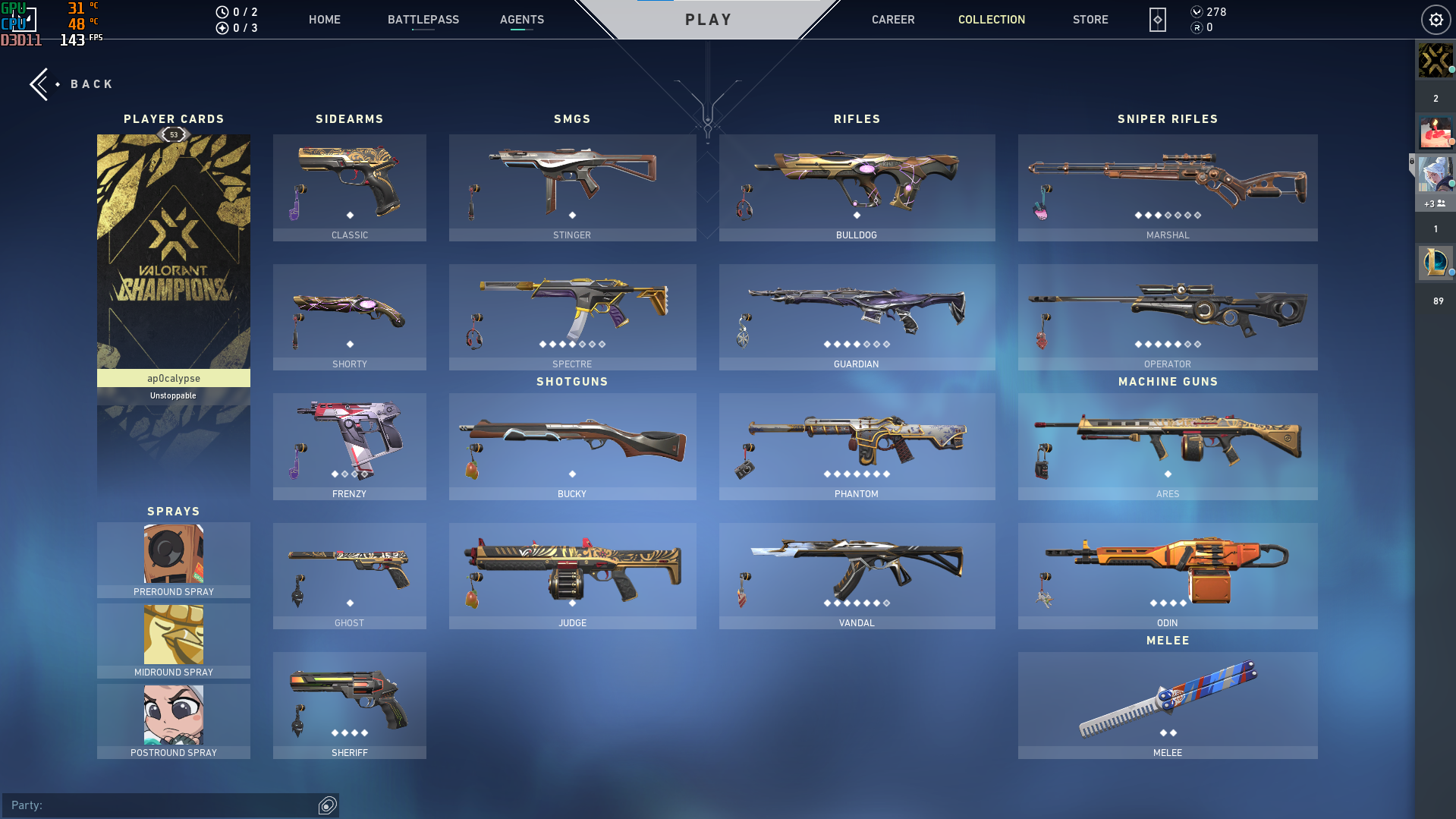Open the Vandal skin details

(856, 573)
